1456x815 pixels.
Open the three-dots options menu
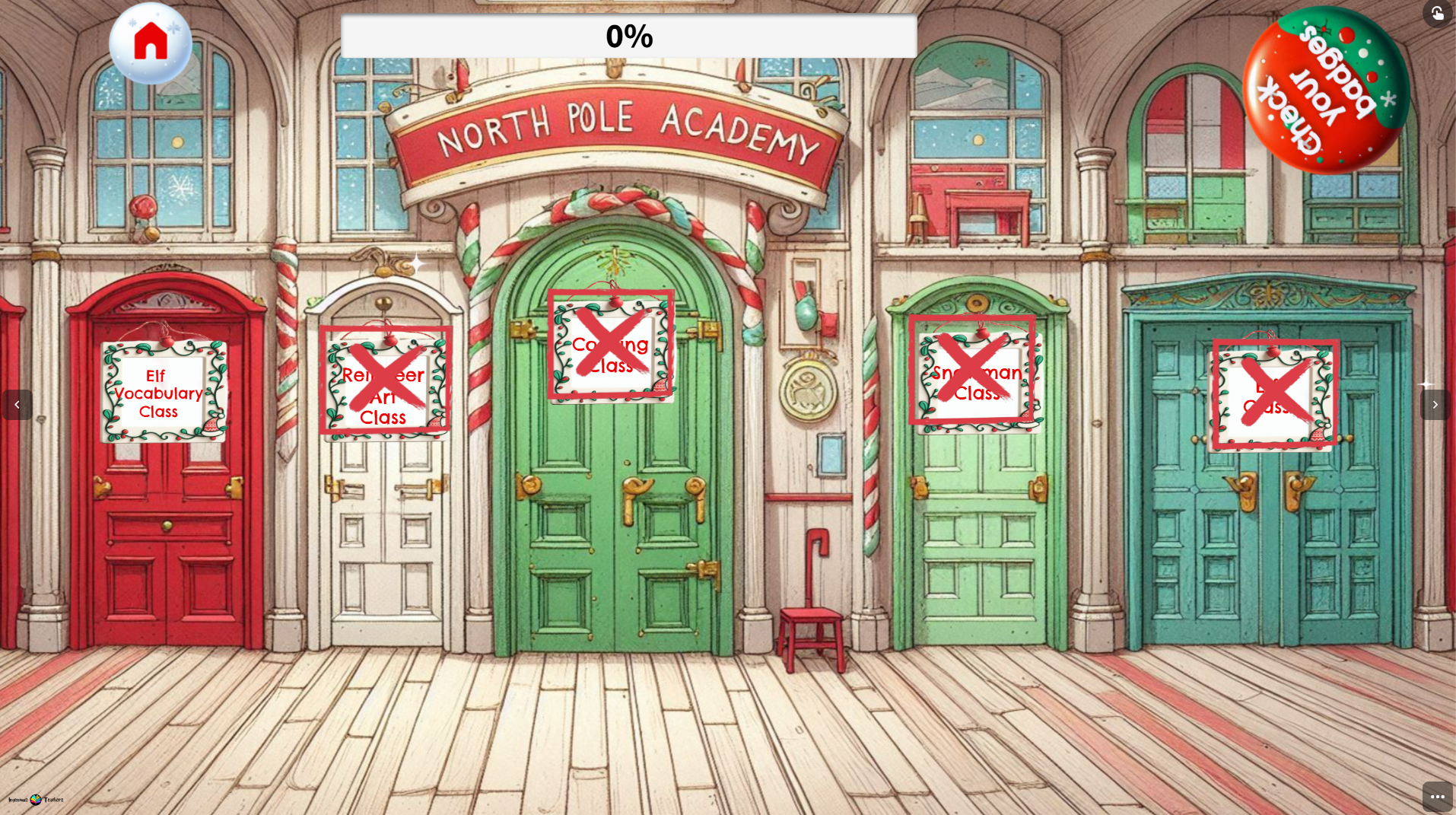1437,797
